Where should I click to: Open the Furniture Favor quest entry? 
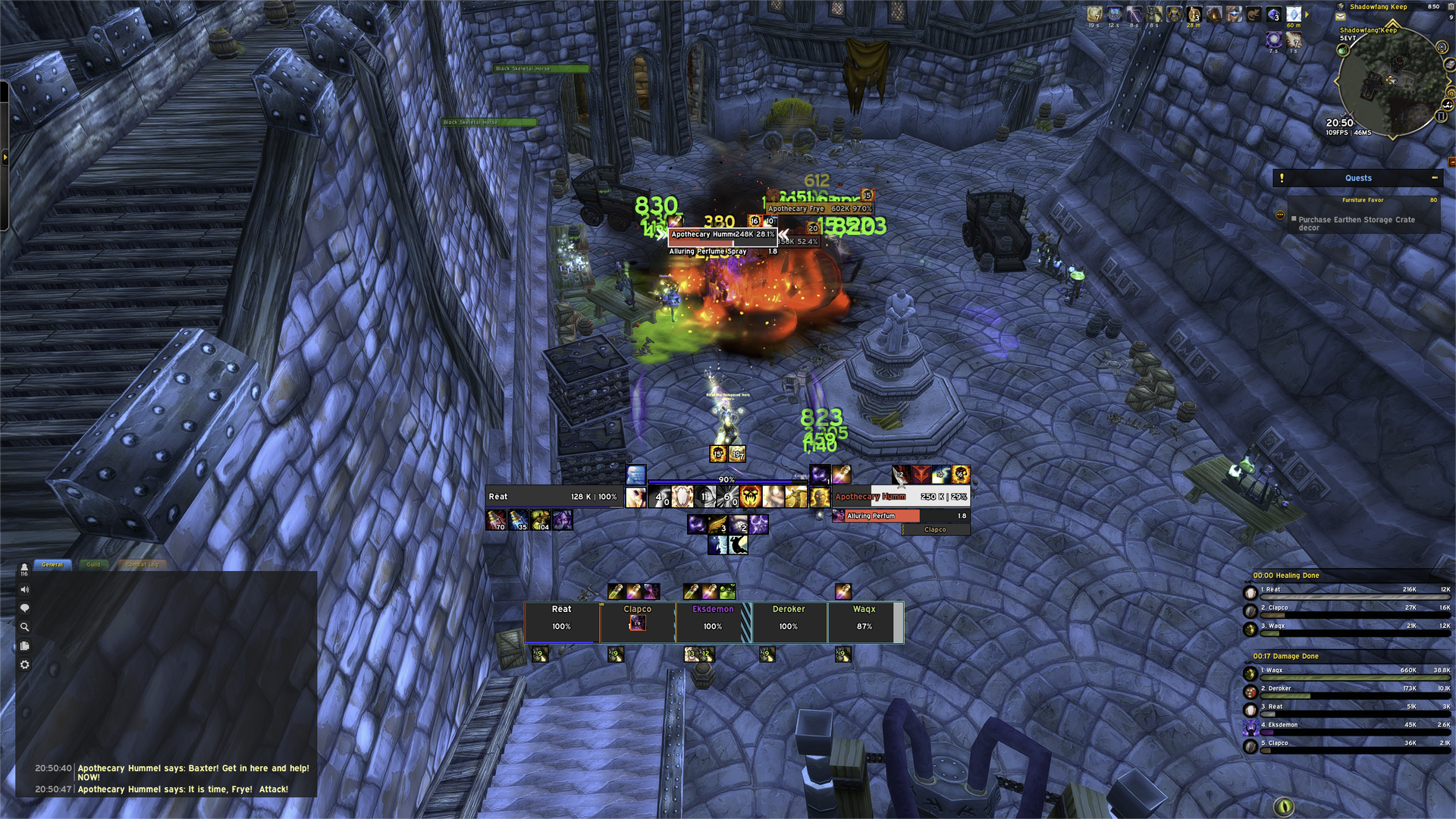click(1363, 200)
